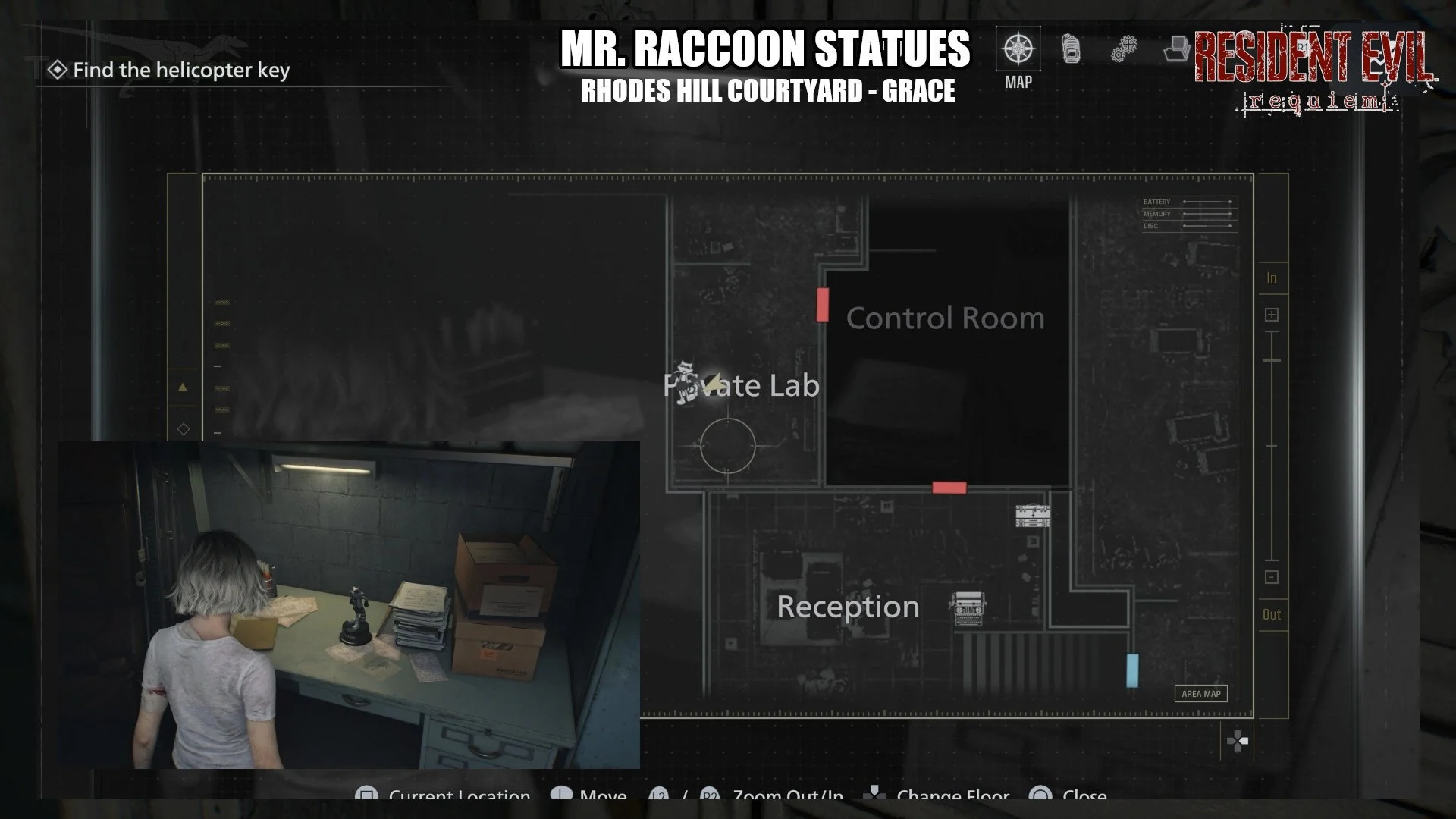Open the walkthrough video inset thumbnail

pyautogui.click(x=349, y=604)
